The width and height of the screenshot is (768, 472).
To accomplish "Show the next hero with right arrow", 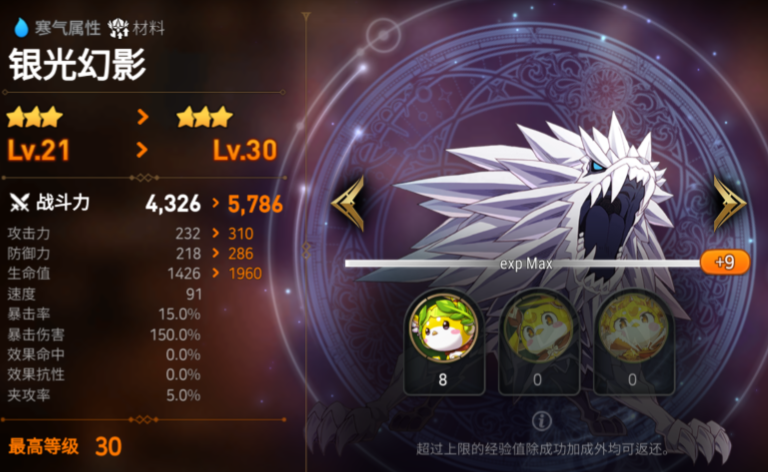I will pos(730,203).
